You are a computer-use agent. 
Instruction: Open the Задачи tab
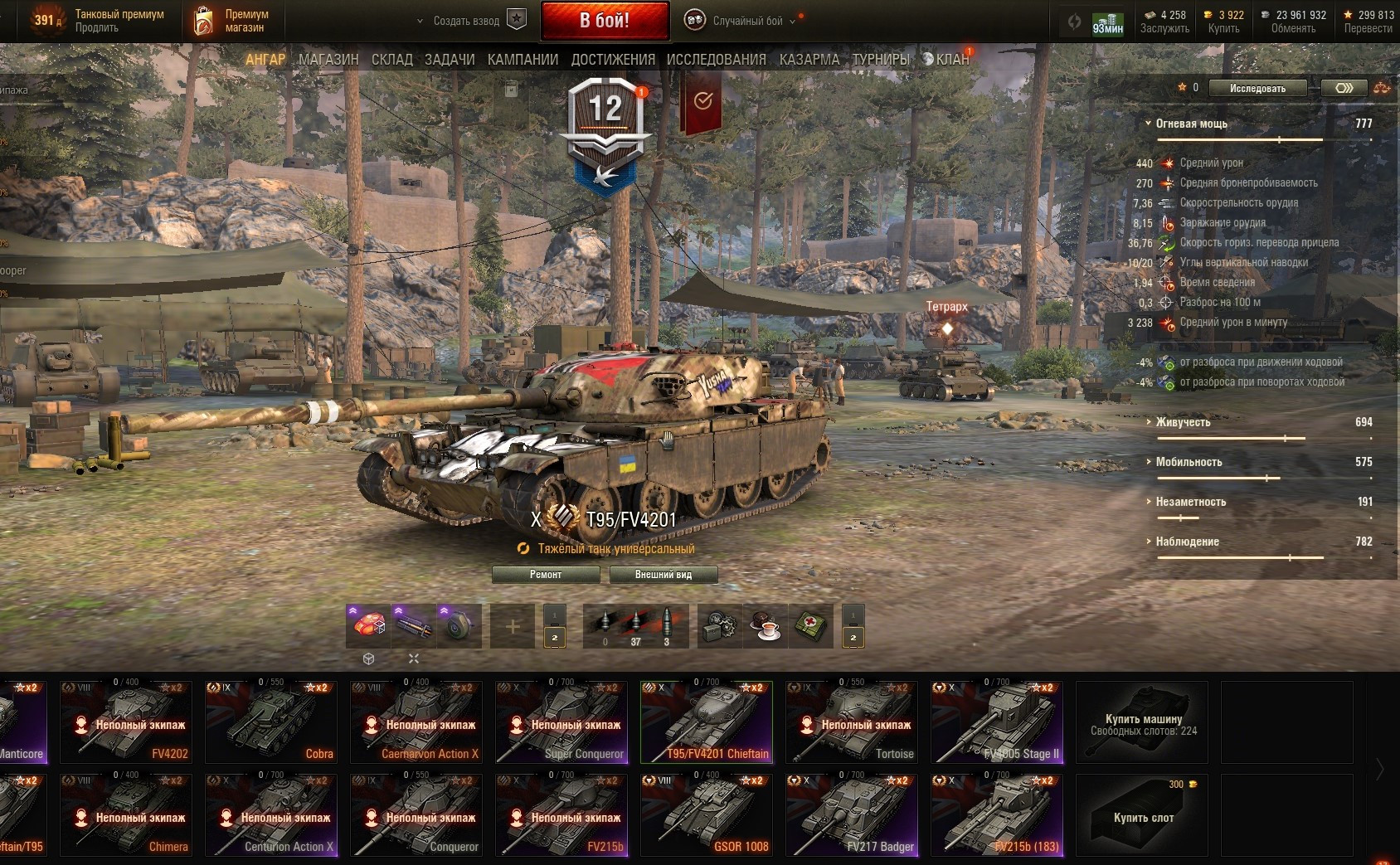click(x=450, y=60)
